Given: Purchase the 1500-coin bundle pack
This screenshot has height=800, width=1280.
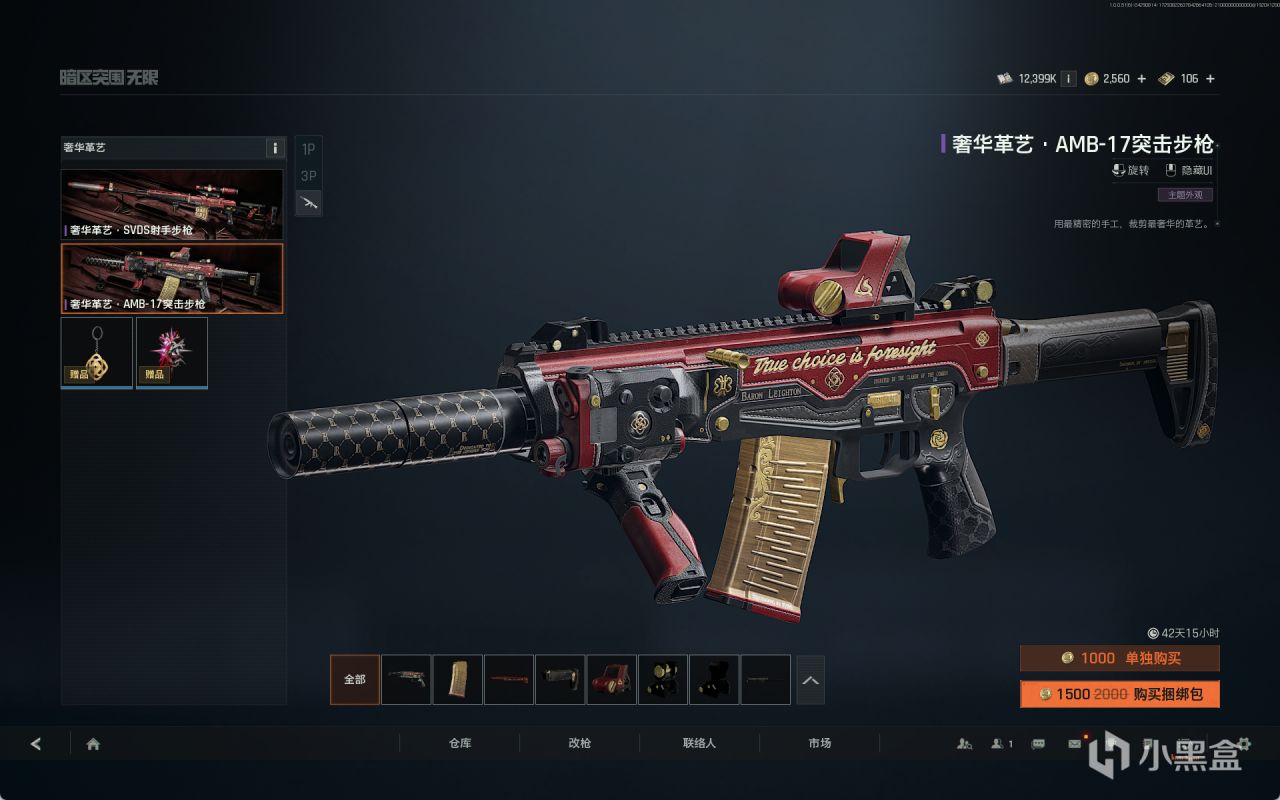Looking at the screenshot, I should click(x=1119, y=694).
